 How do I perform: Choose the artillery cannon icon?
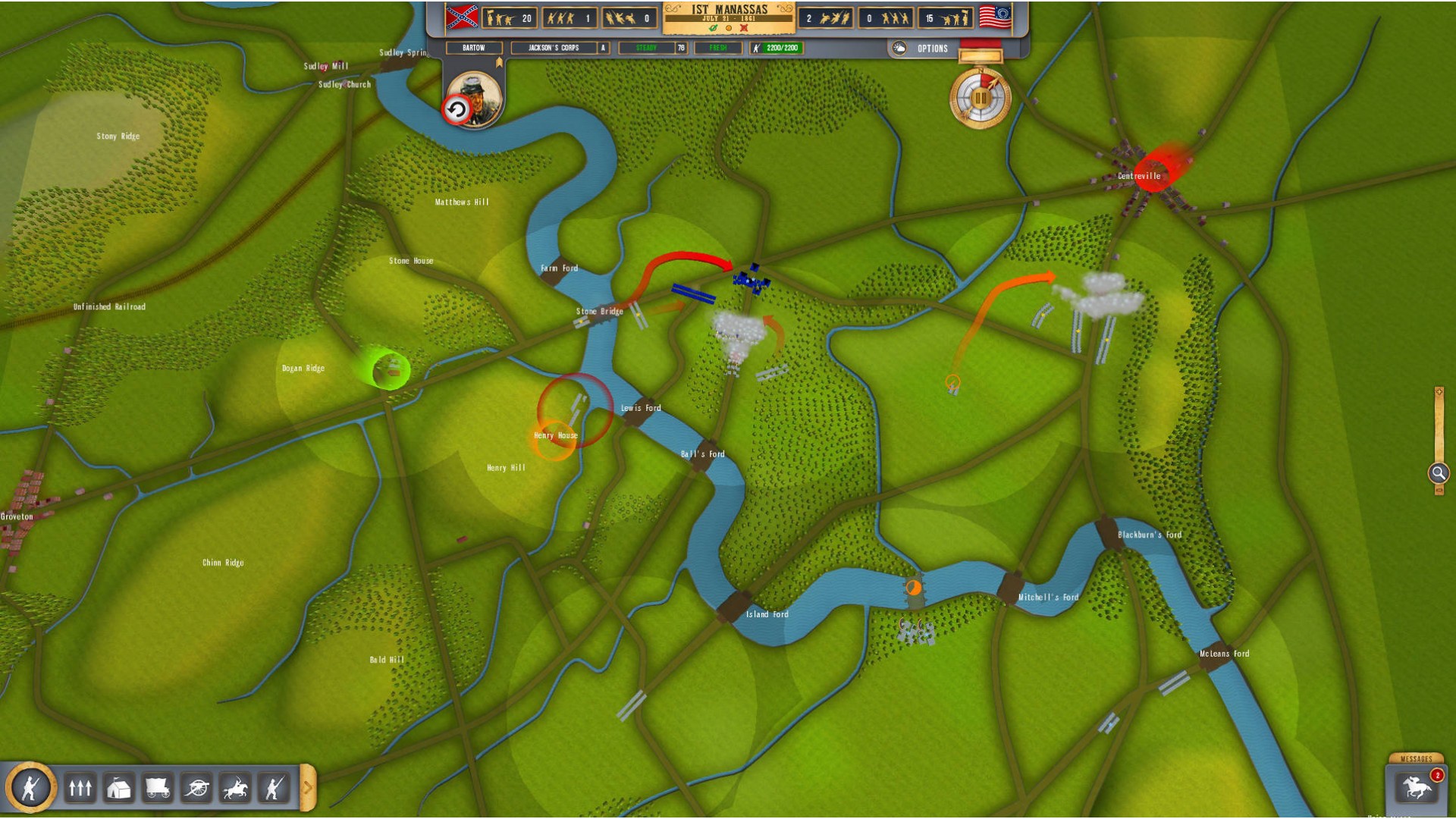pos(197,789)
